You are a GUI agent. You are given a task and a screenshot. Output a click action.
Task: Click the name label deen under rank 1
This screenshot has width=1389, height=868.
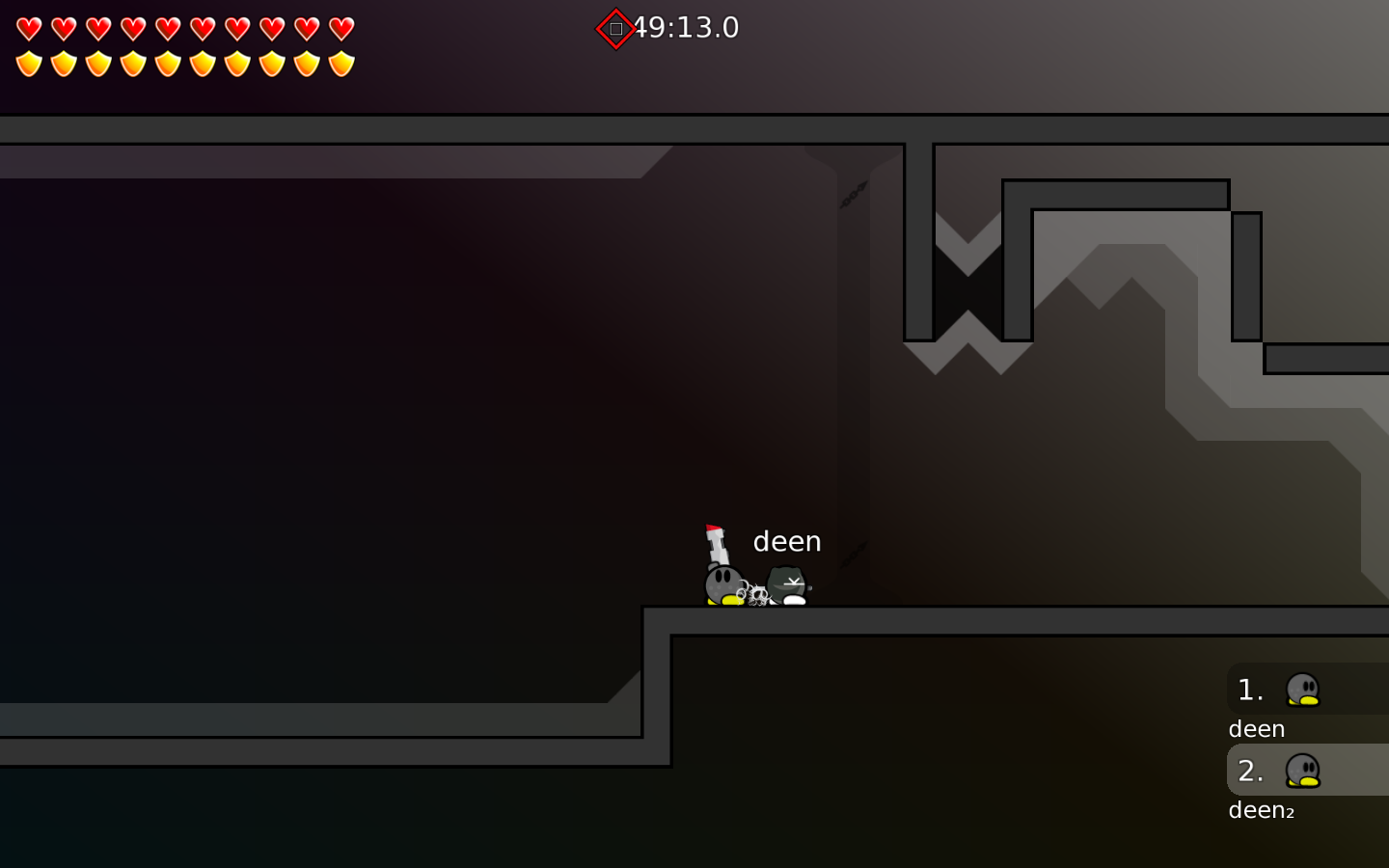pos(1256,729)
